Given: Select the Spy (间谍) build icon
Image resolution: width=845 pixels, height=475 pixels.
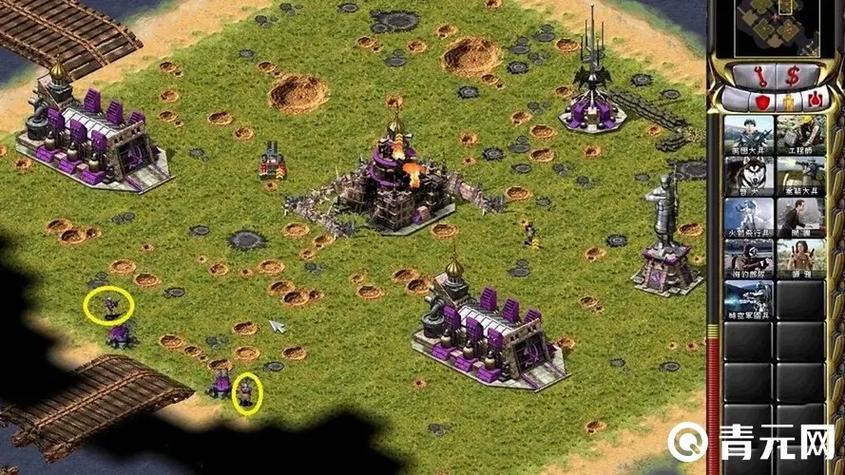Looking at the screenshot, I should [x=802, y=218].
